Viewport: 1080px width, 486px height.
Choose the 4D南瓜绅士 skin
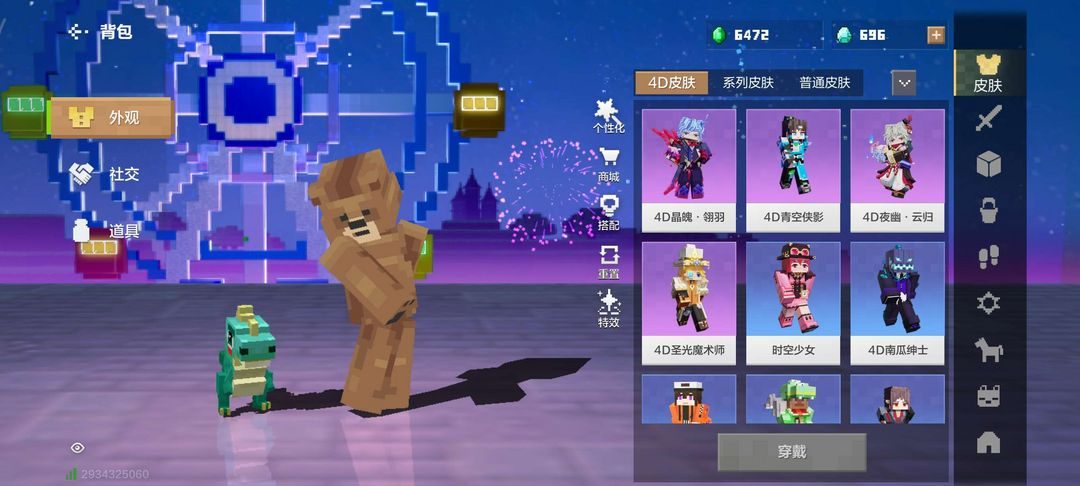click(897, 302)
